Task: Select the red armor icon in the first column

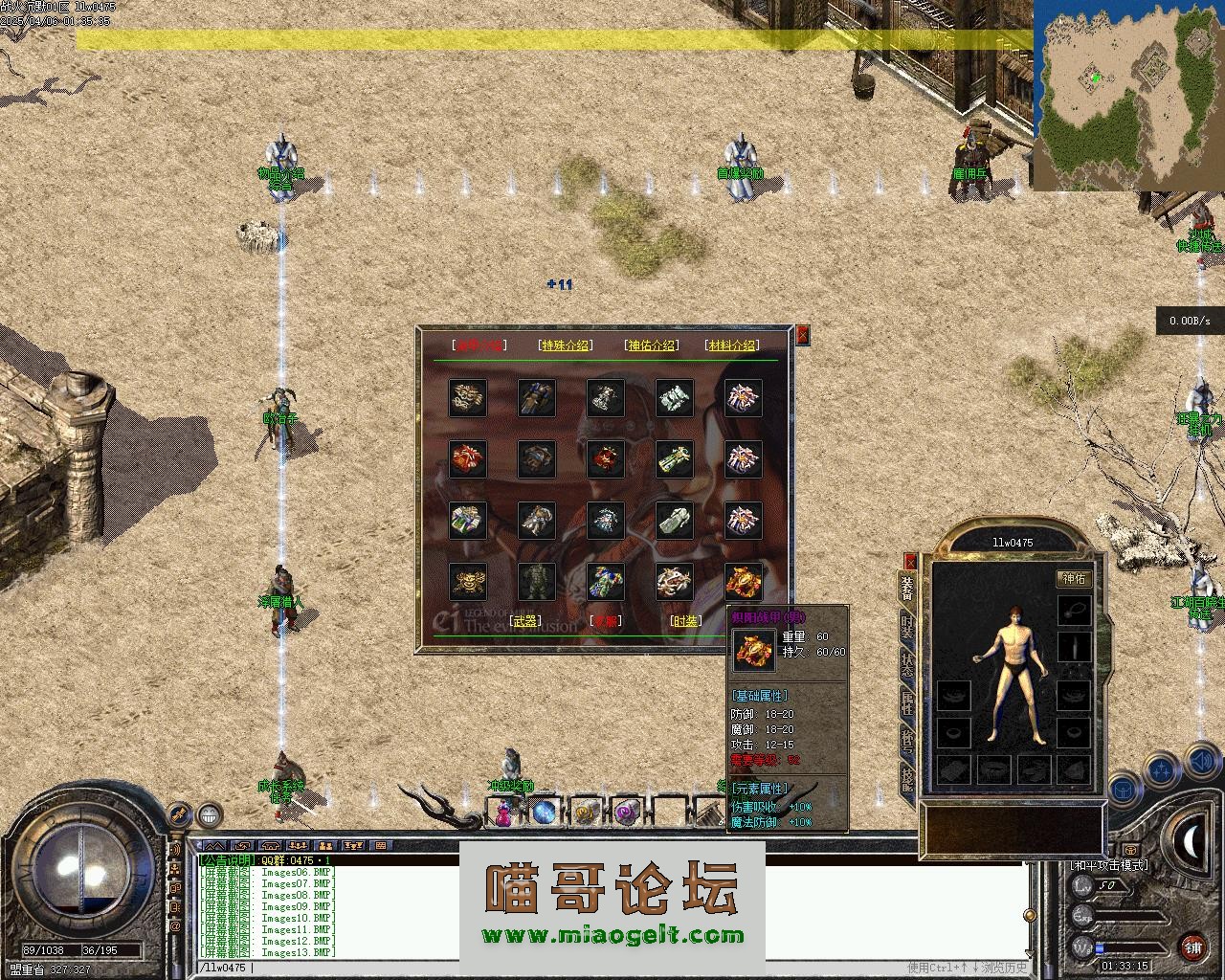Action: (468, 459)
